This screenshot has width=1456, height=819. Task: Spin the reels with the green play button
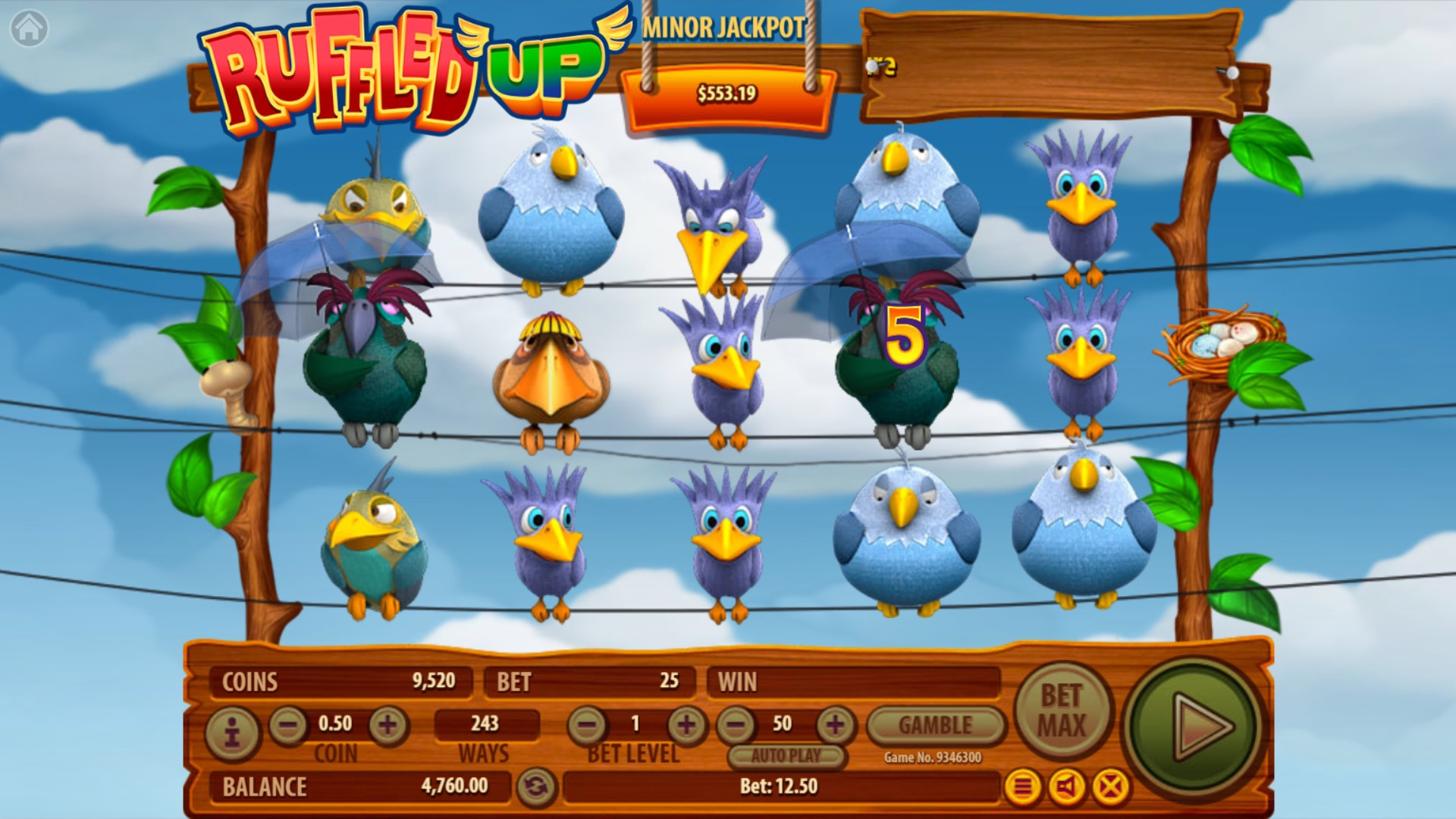click(x=1196, y=726)
